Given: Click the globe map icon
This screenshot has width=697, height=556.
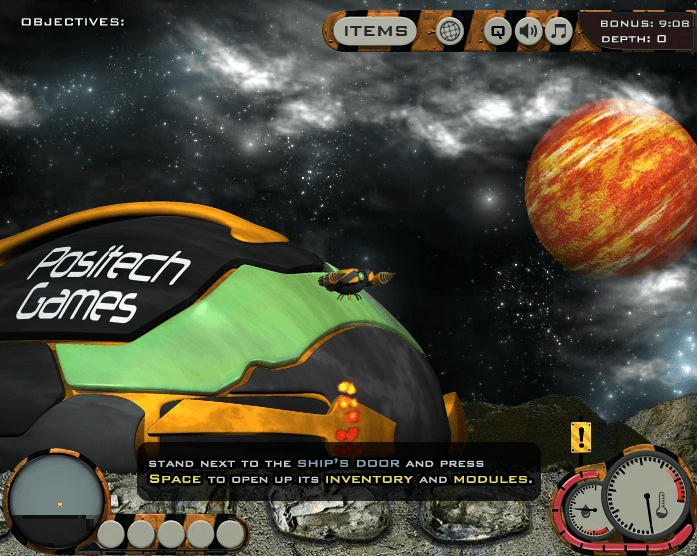Looking at the screenshot, I should [451, 31].
